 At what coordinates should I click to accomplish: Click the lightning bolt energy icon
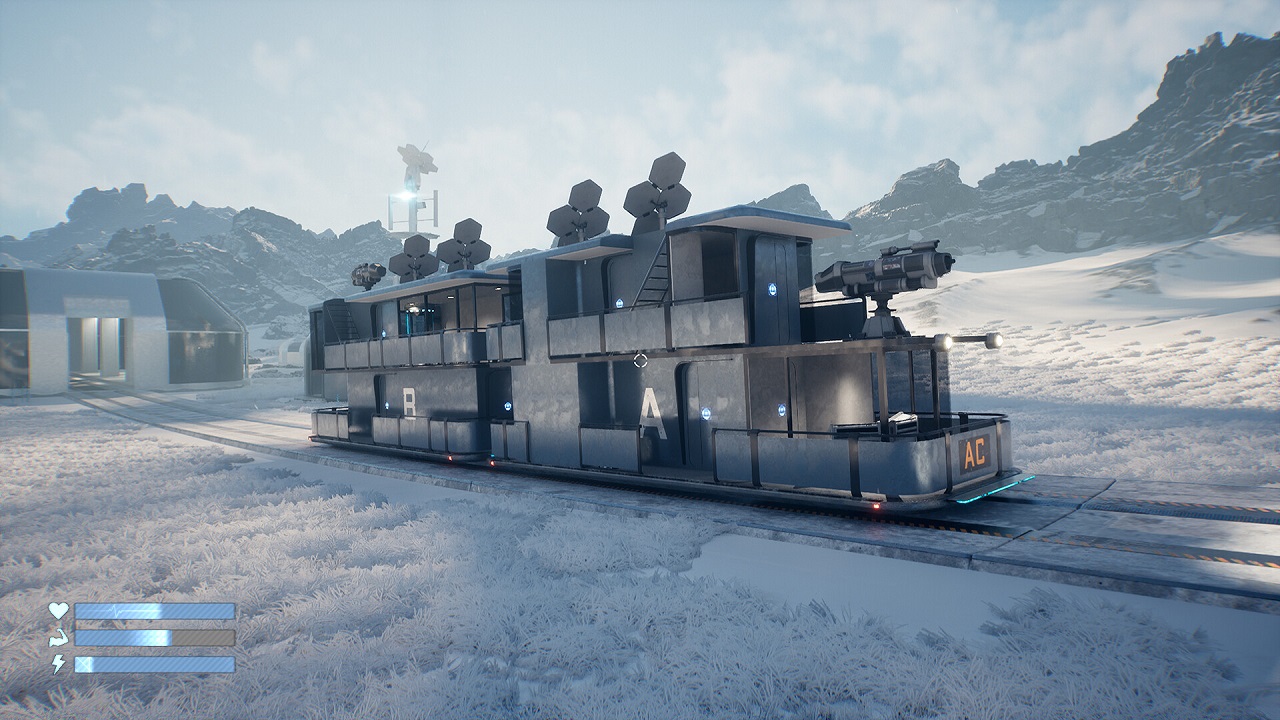tap(58, 663)
